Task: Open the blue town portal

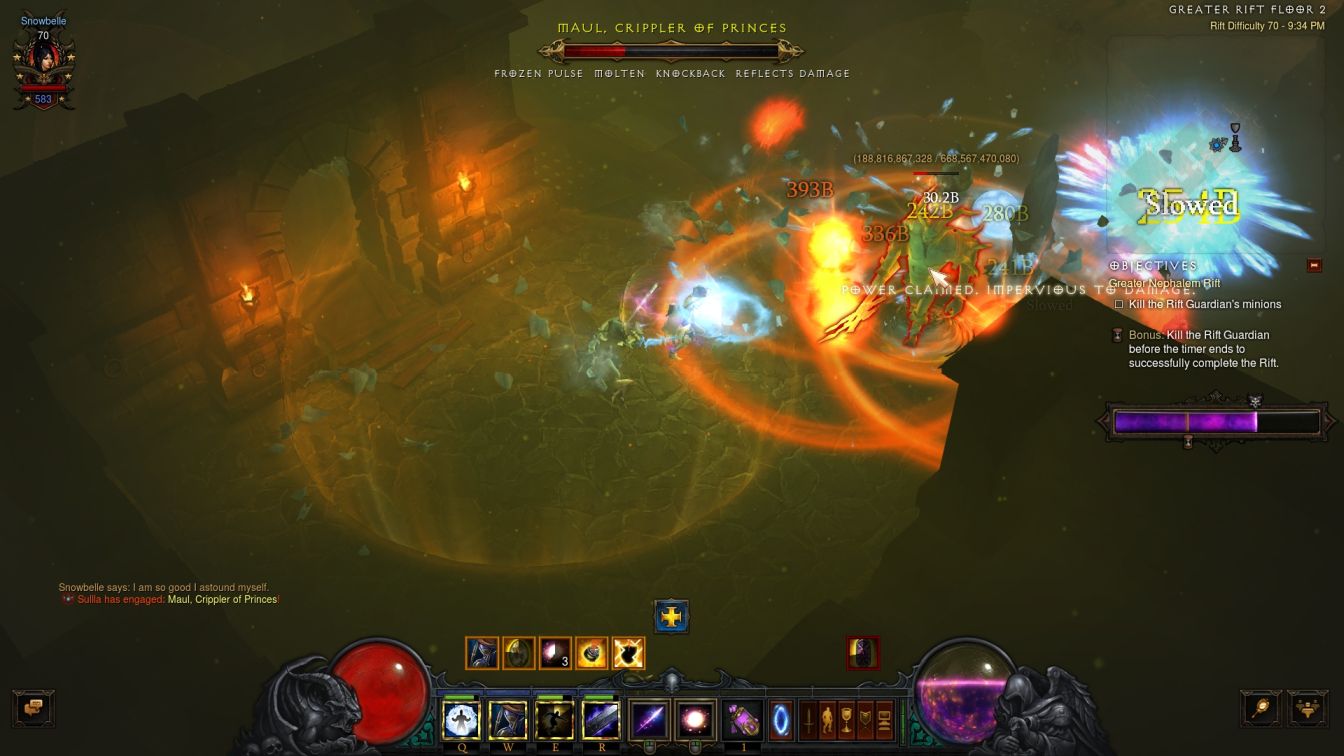Action: [781, 720]
